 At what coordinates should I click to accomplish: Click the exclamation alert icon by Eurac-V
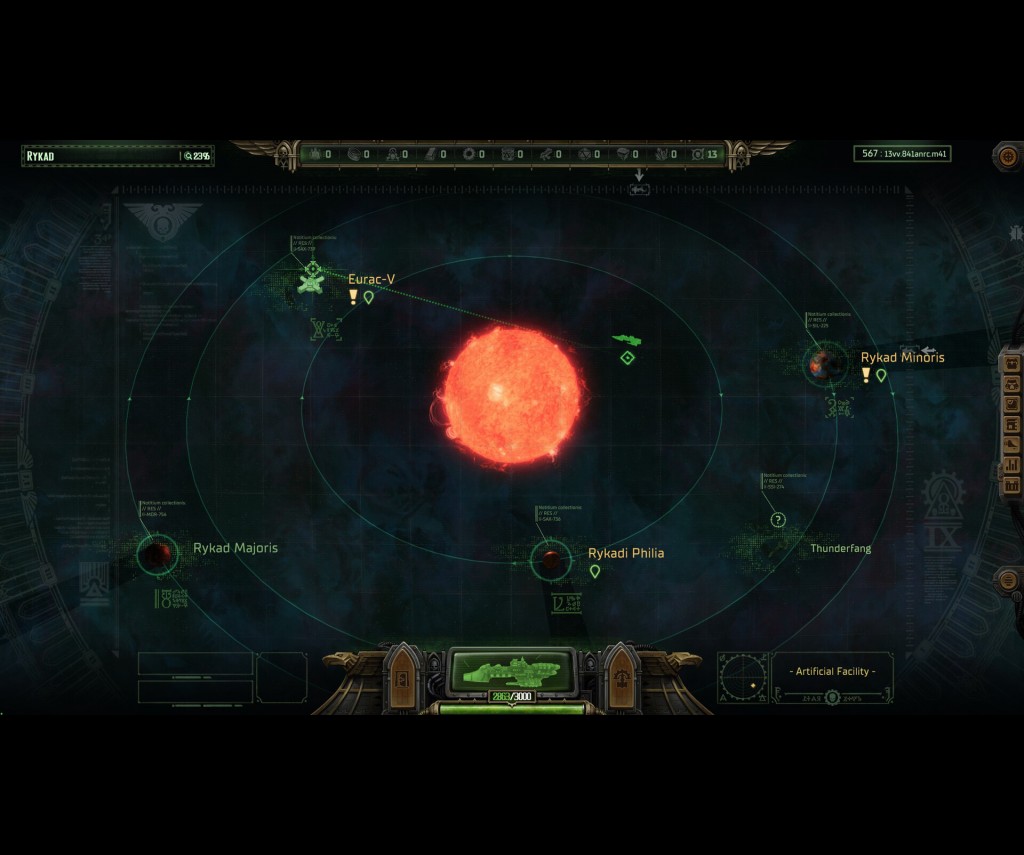(x=353, y=297)
